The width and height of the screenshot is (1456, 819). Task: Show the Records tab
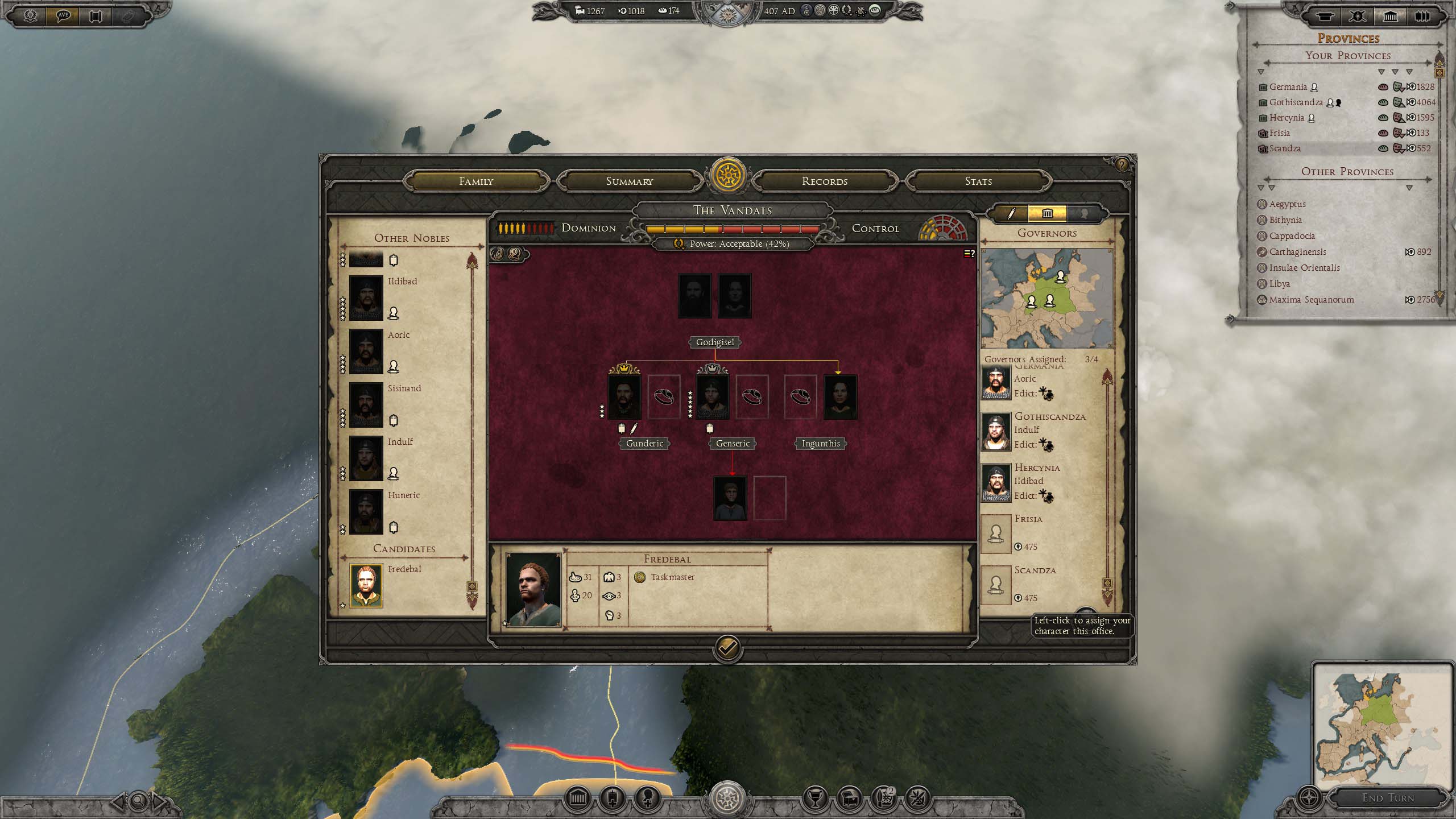824,181
